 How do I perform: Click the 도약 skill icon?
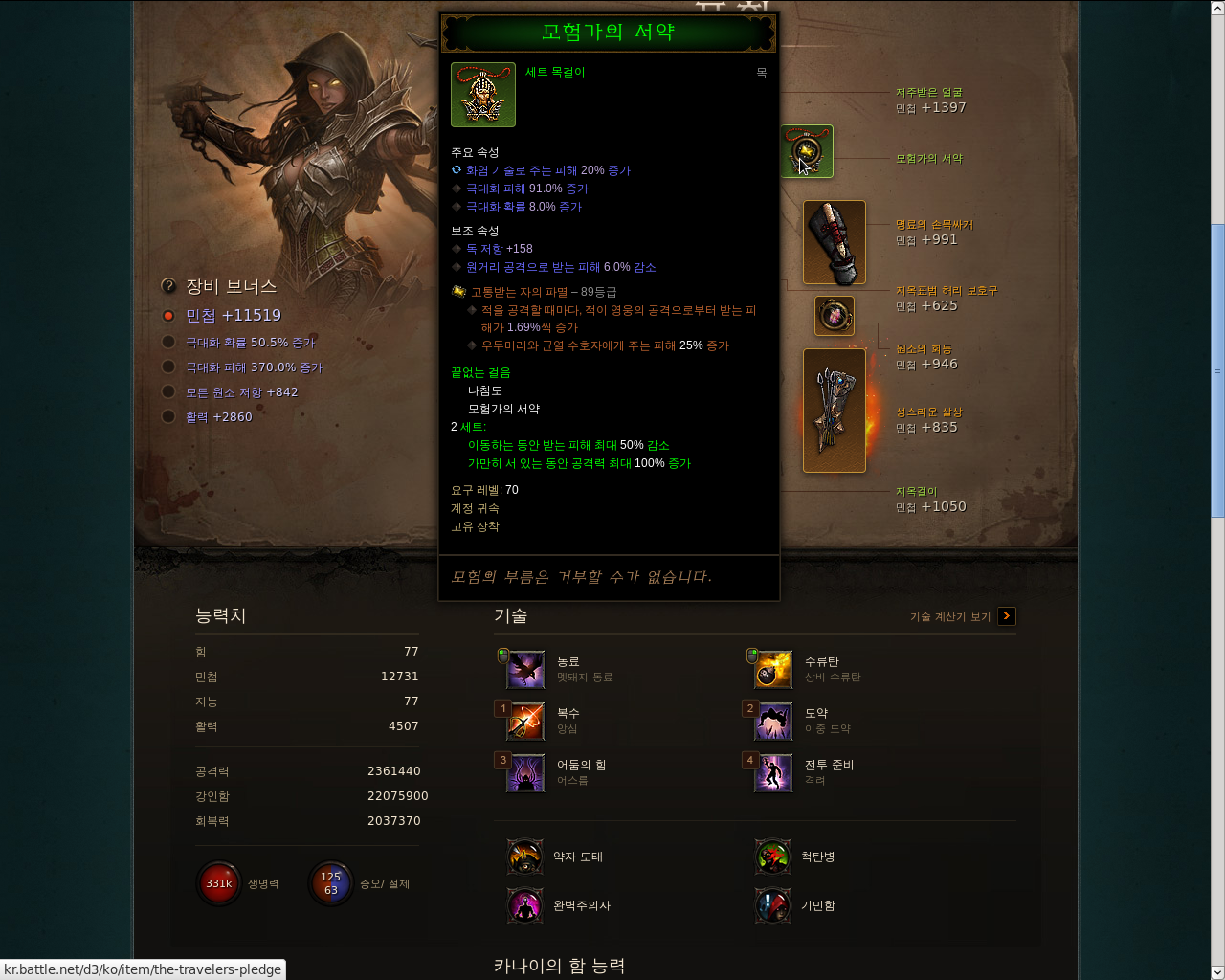pyautogui.click(x=772, y=721)
